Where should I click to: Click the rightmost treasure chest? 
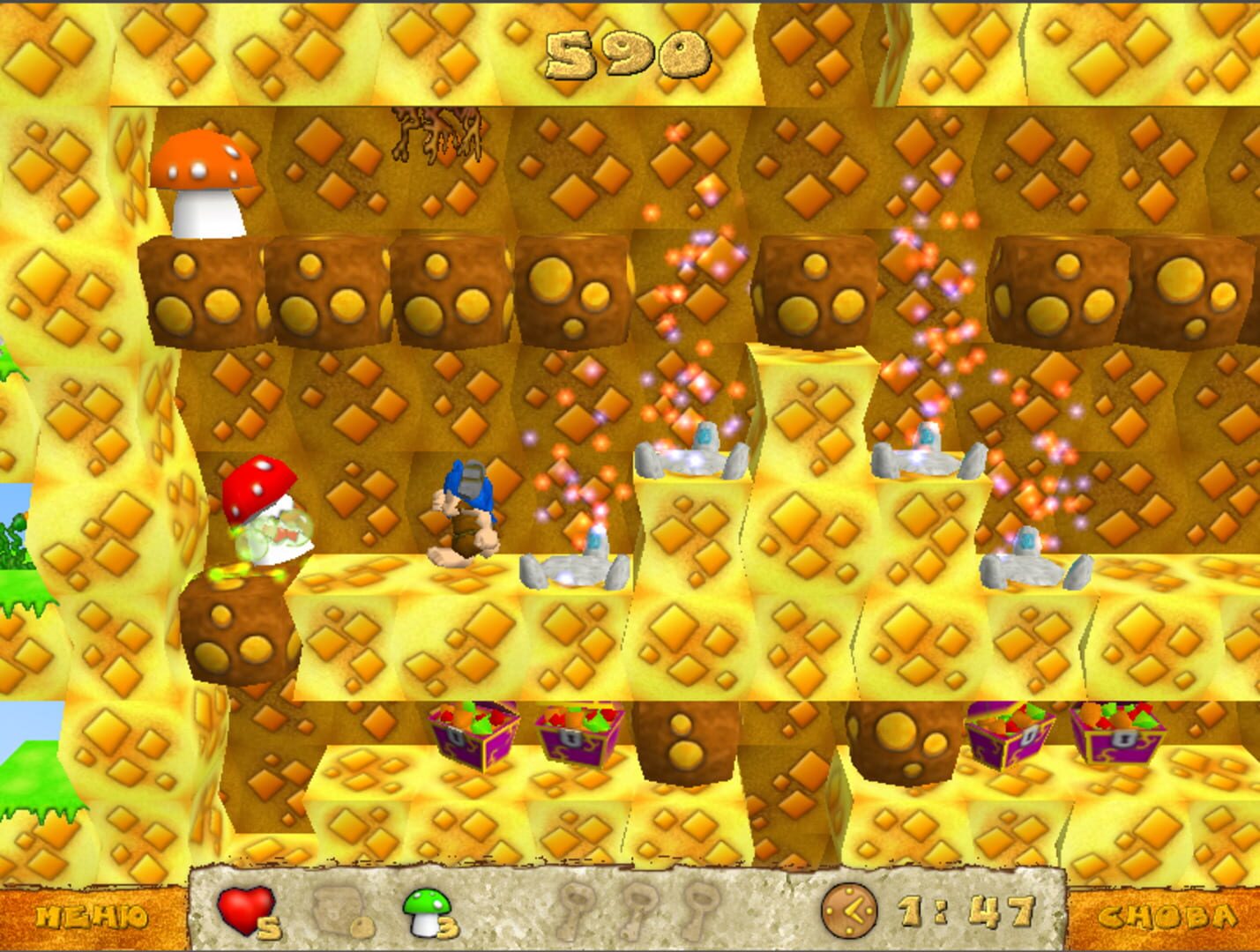pyautogui.click(x=1115, y=736)
